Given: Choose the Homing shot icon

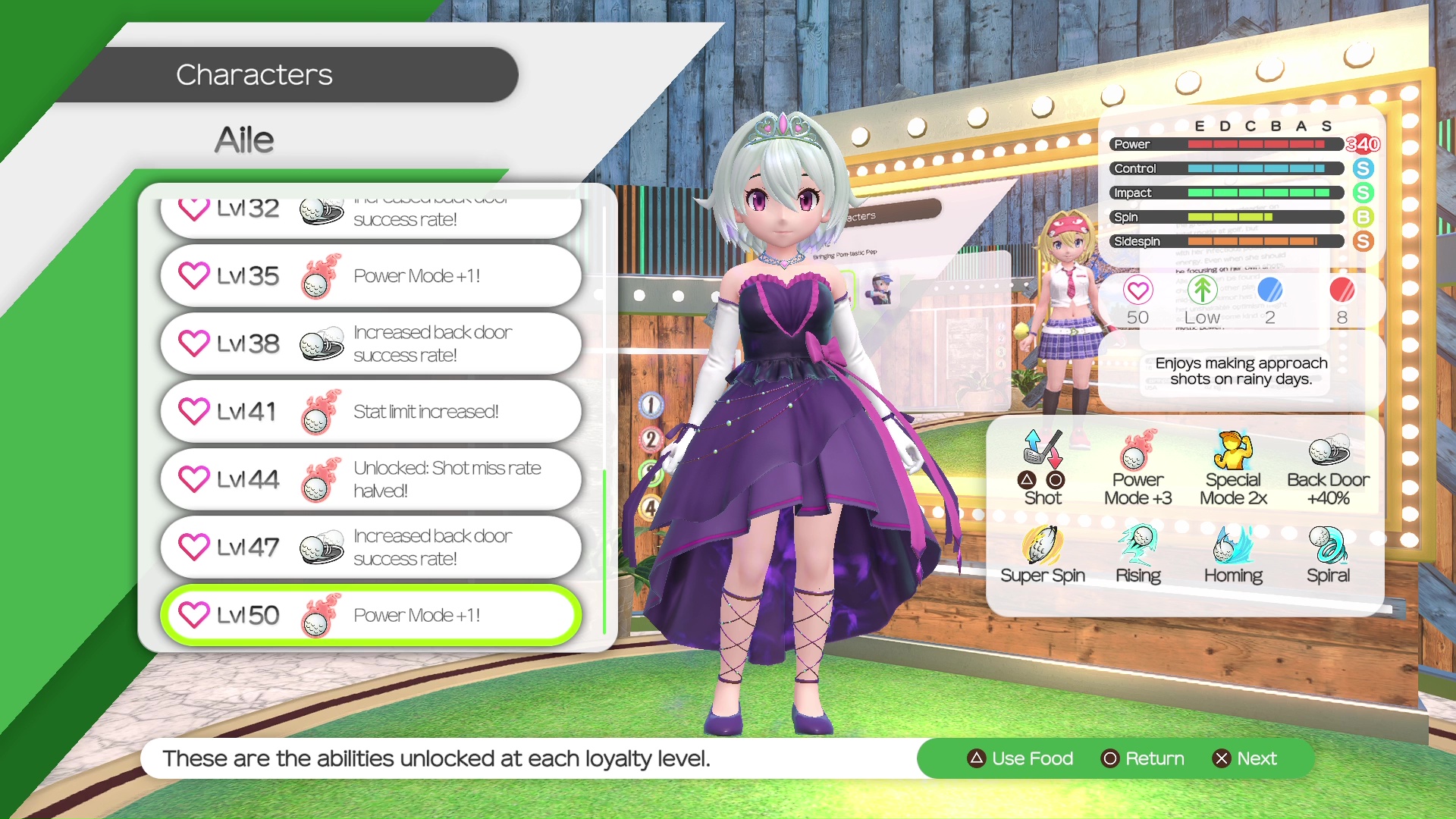Looking at the screenshot, I should 1233,546.
